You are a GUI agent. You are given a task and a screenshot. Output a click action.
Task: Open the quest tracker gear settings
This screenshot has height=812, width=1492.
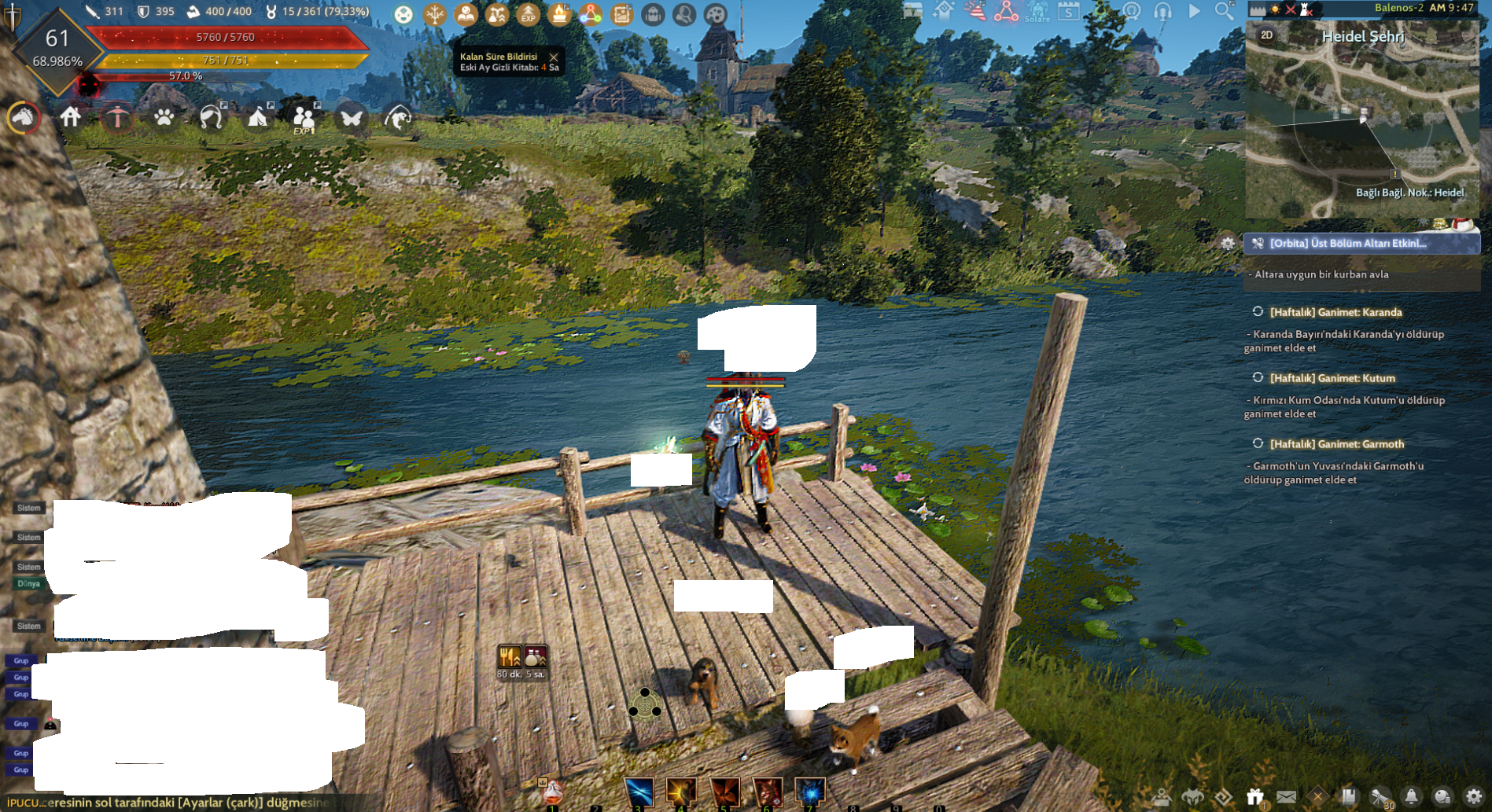(x=1228, y=244)
